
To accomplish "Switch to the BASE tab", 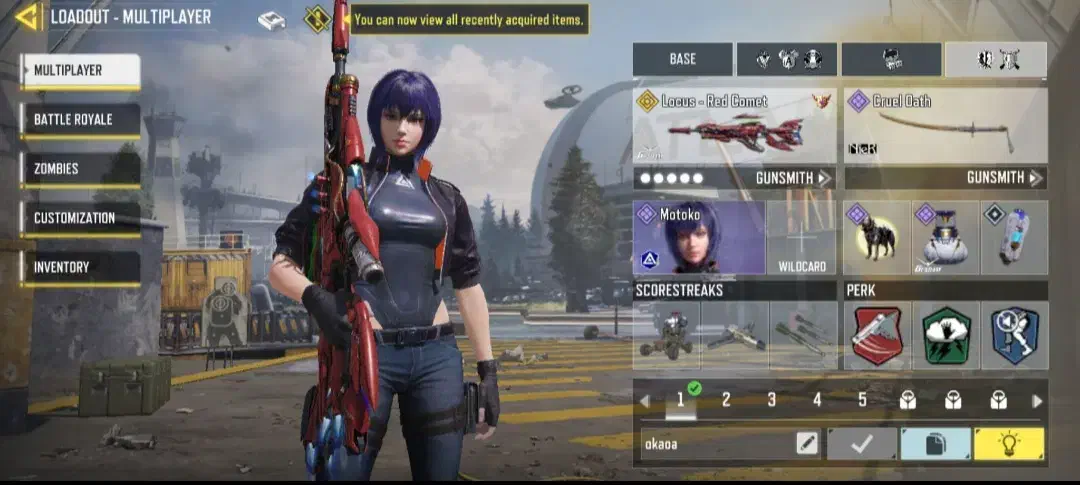I will (x=683, y=59).
